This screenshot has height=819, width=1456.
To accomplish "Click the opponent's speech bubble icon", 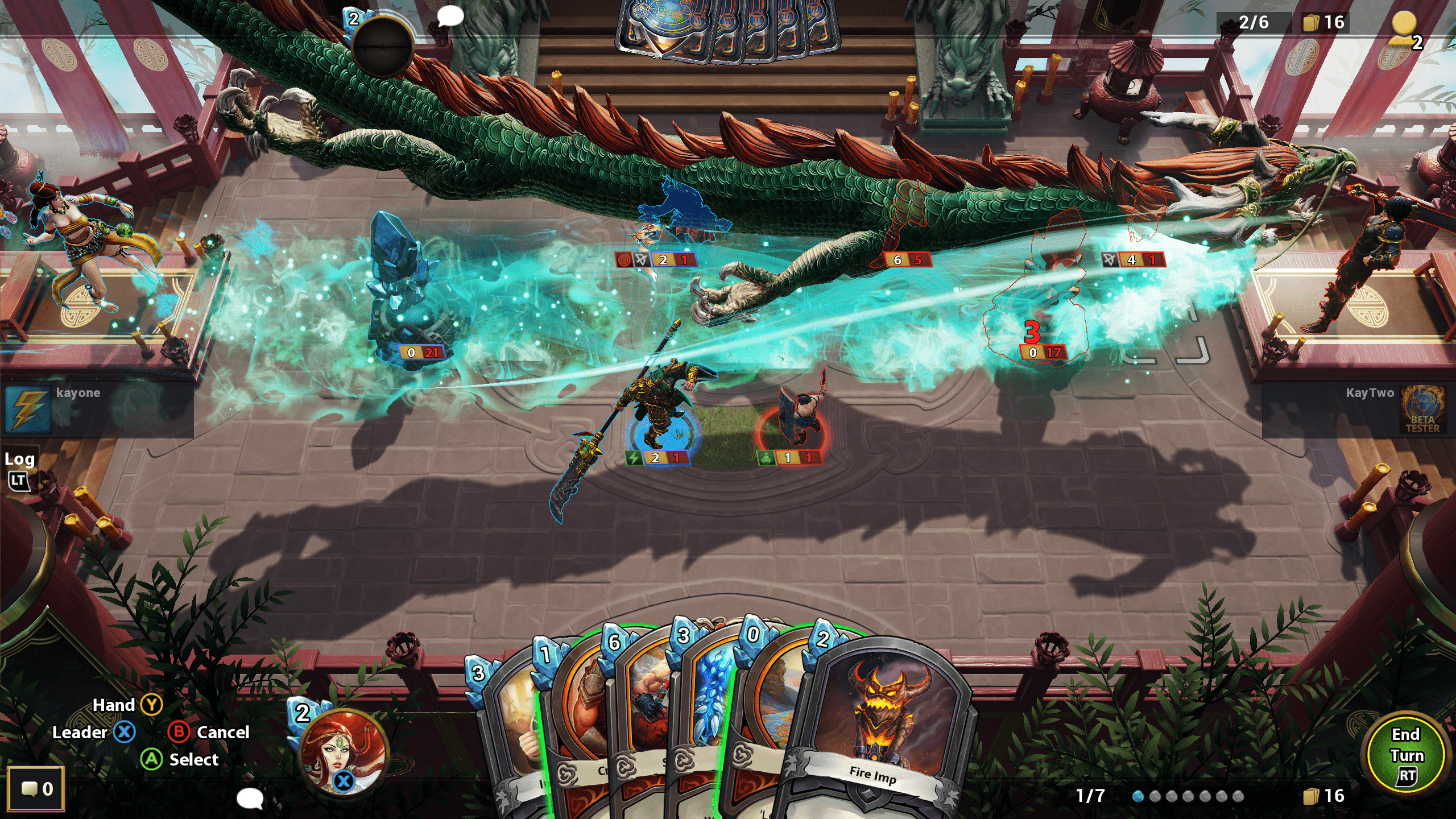I will [450, 16].
